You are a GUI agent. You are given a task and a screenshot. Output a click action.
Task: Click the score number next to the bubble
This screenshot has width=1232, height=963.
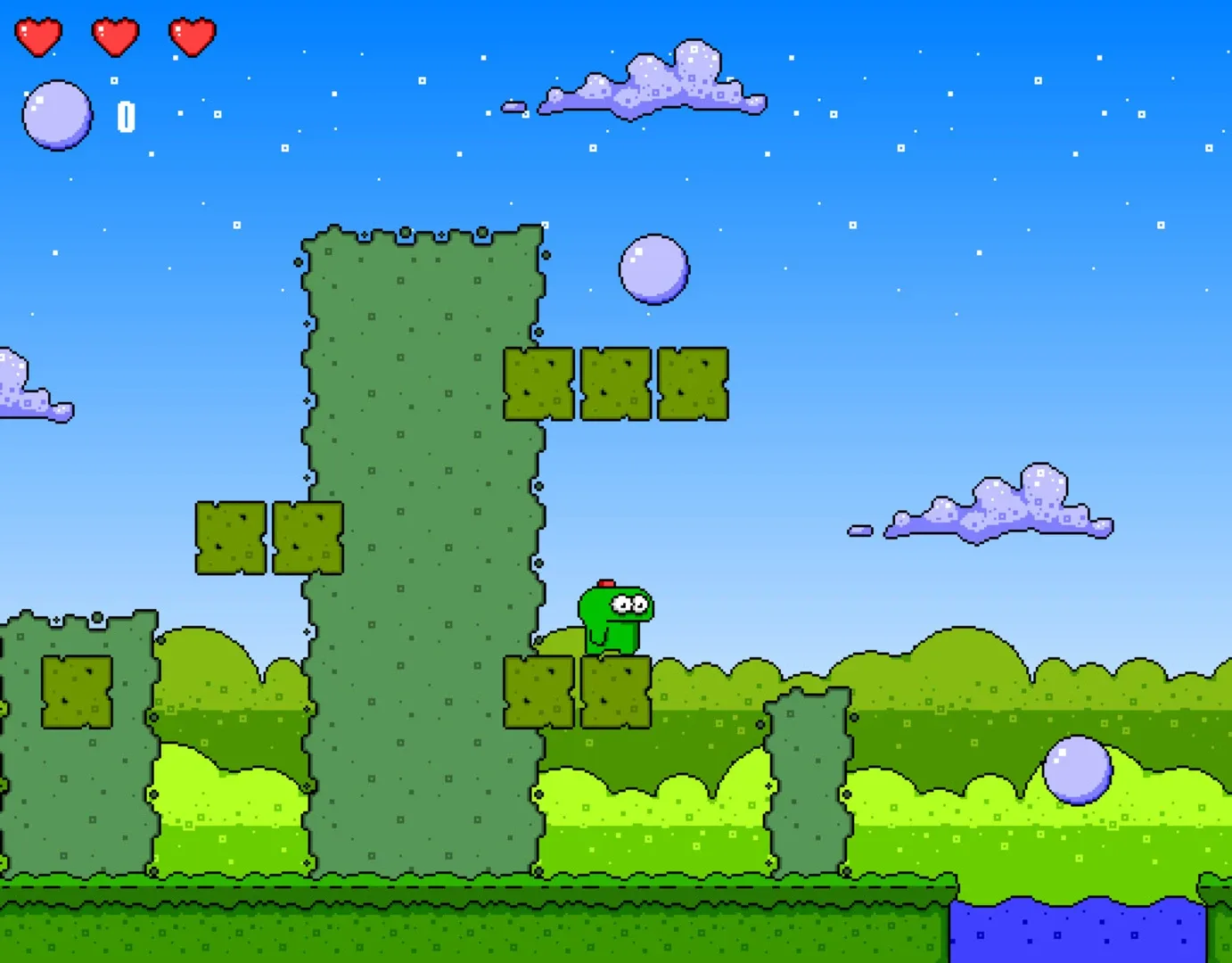coord(127,114)
